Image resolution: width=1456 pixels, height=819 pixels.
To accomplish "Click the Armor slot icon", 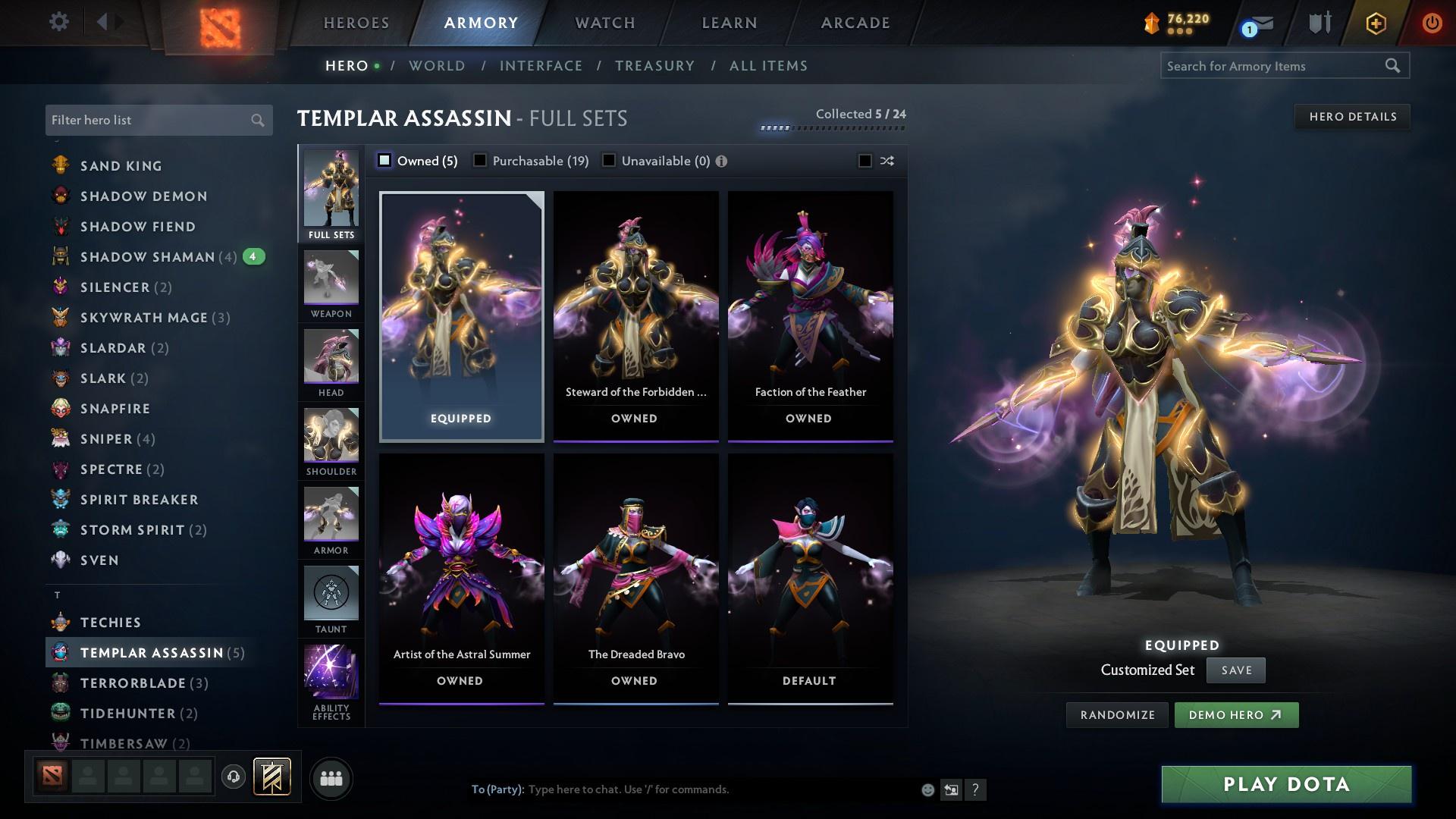I will (331, 519).
